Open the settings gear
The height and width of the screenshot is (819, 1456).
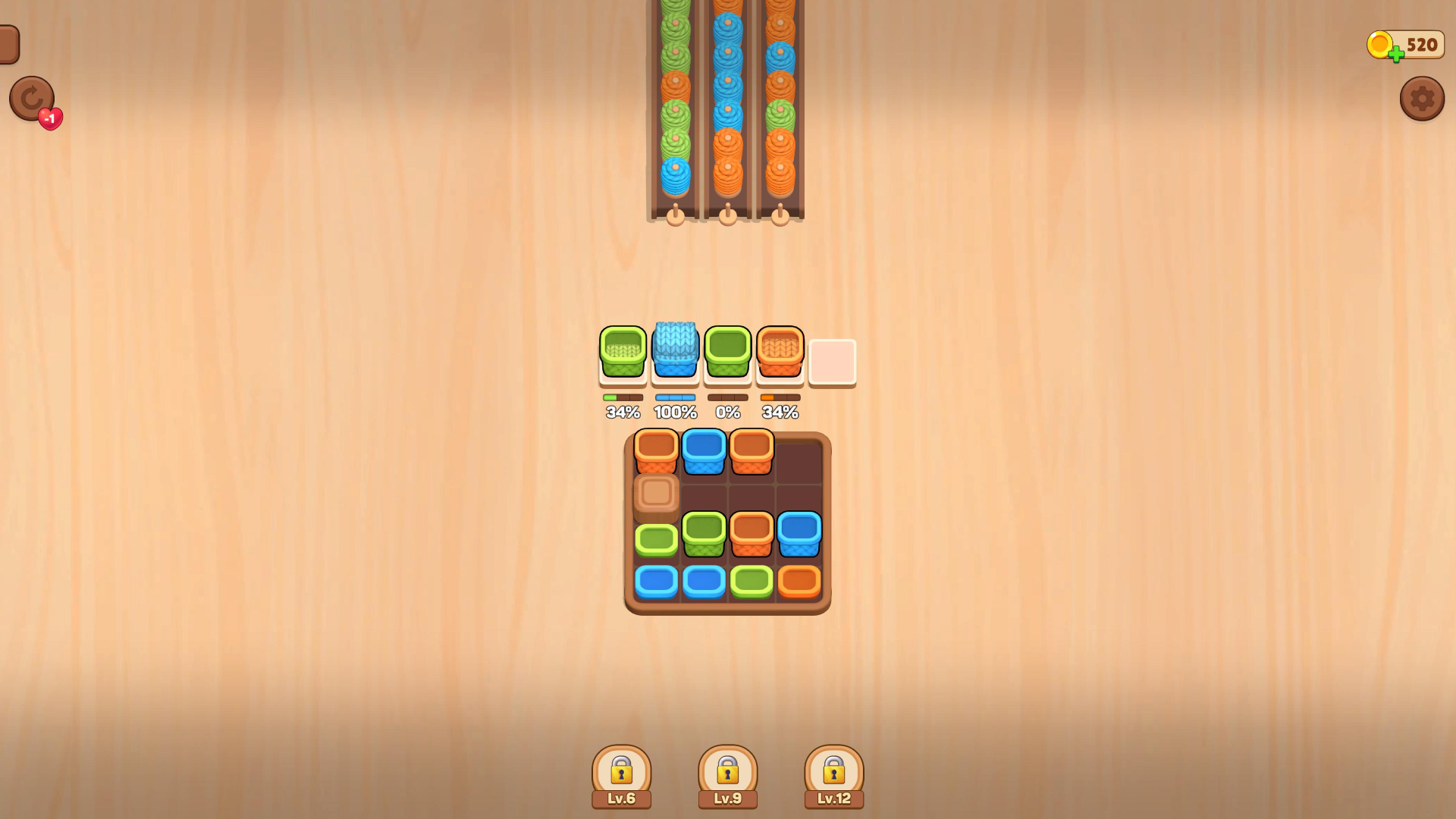pyautogui.click(x=1423, y=99)
